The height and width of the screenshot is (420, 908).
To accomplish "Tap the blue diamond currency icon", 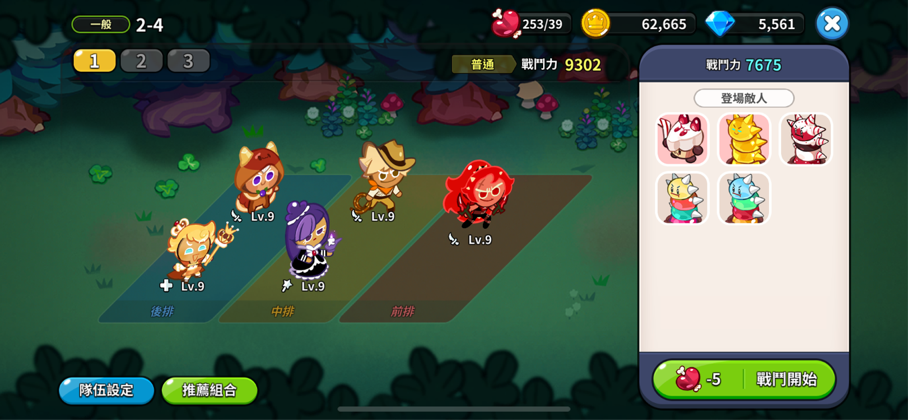I will [719, 23].
